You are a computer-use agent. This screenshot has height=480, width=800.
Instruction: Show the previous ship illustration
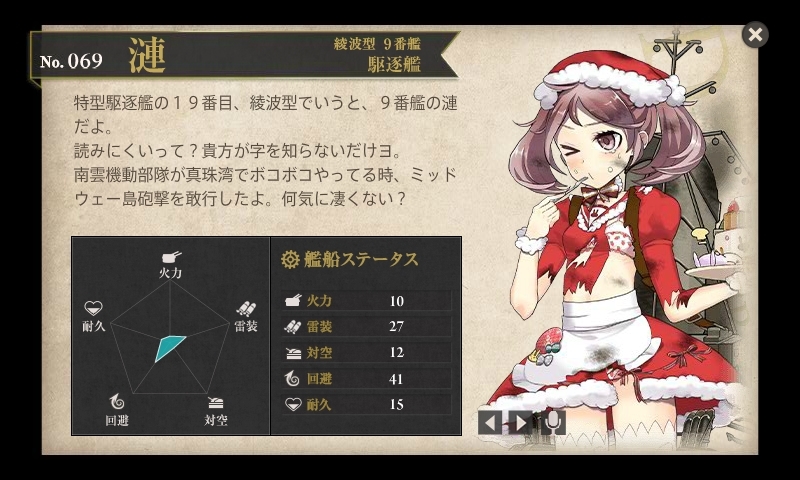pos(489,422)
